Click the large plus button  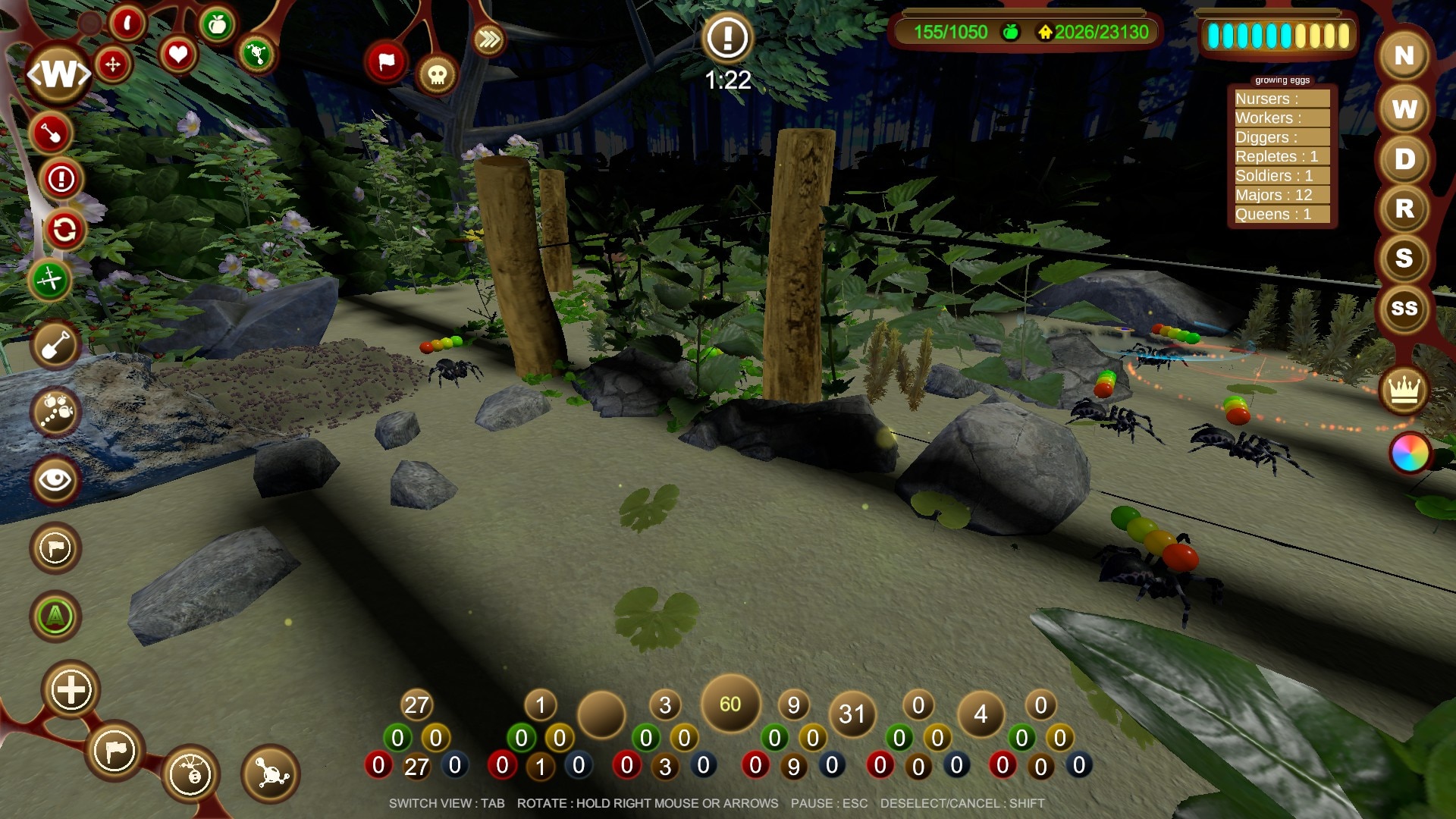(71, 690)
